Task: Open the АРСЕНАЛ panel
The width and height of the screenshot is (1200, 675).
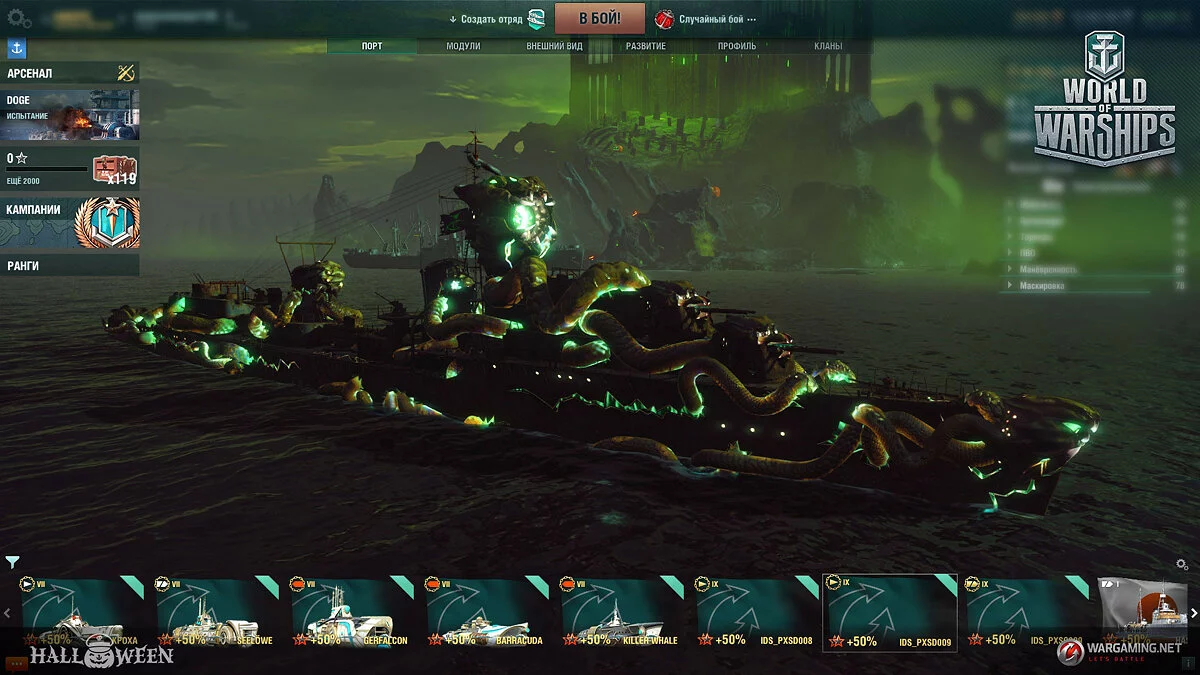Action: tap(70, 73)
